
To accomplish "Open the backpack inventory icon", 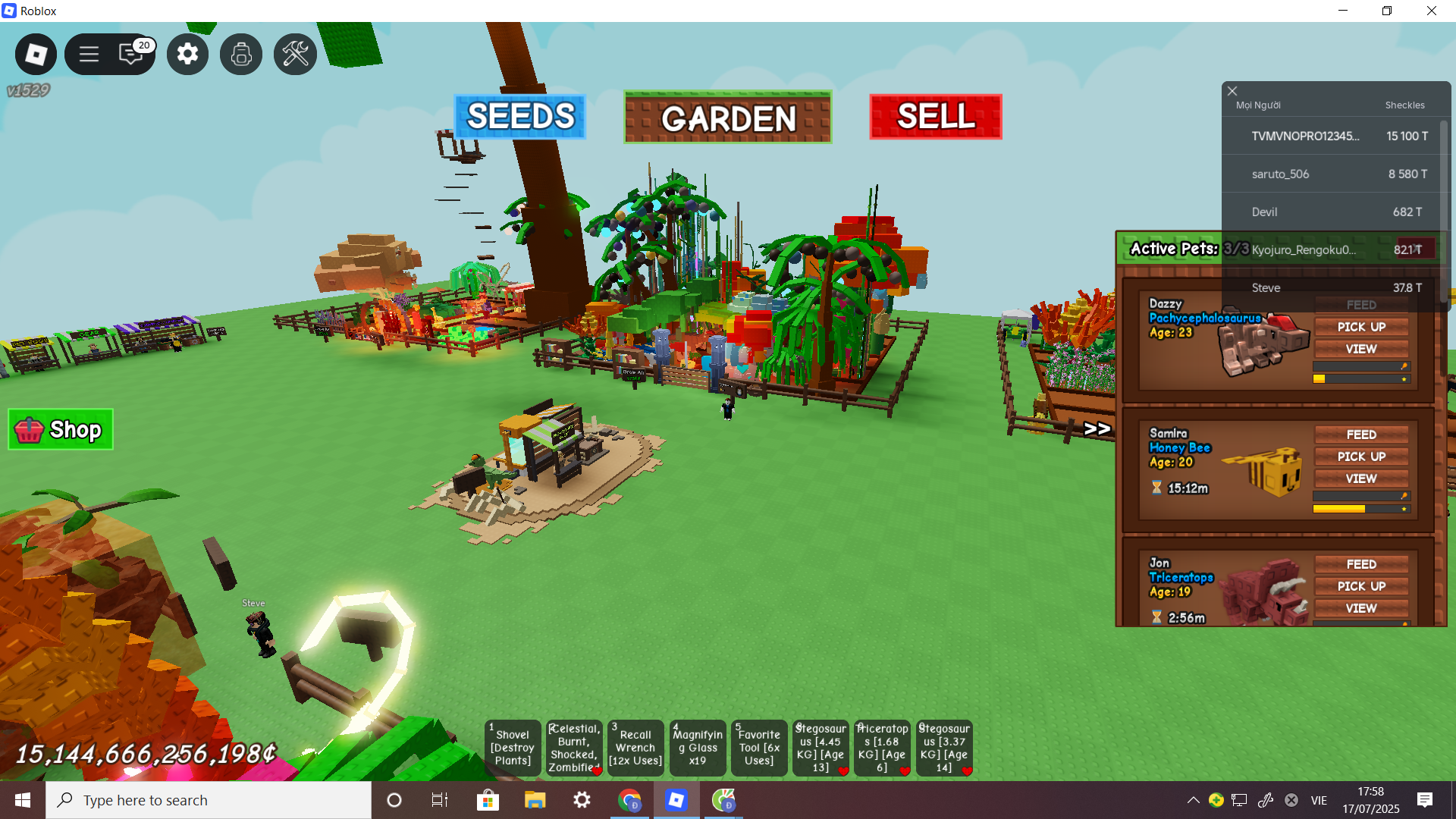I will click(x=241, y=54).
